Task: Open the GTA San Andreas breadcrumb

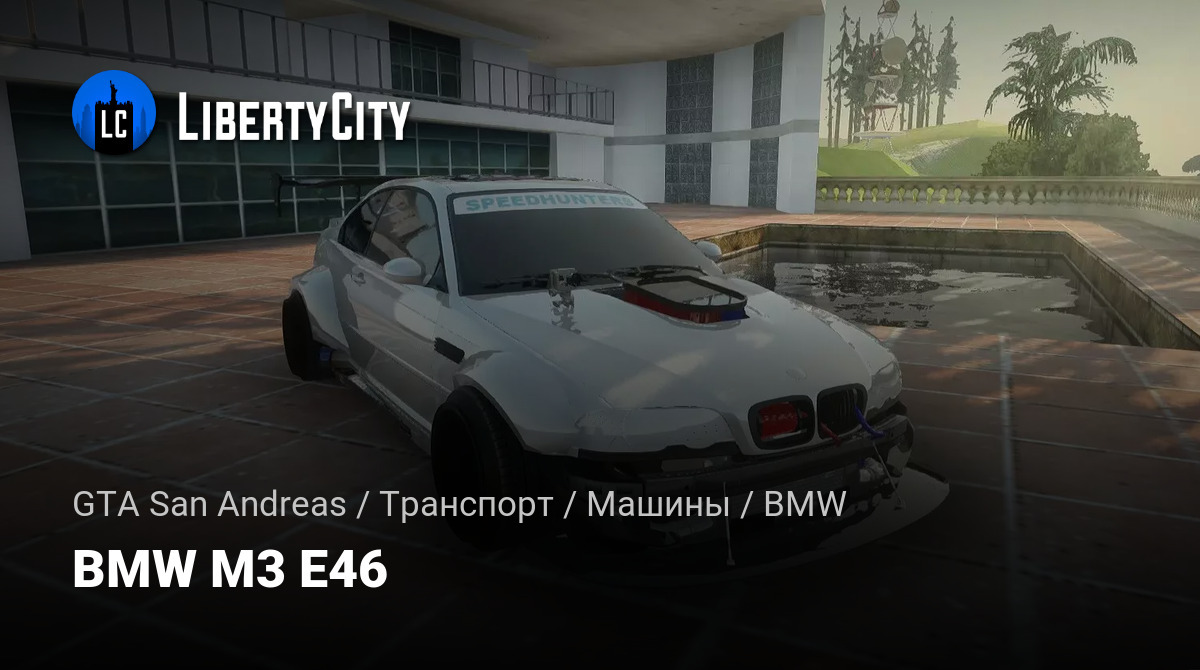Action: coord(208,506)
